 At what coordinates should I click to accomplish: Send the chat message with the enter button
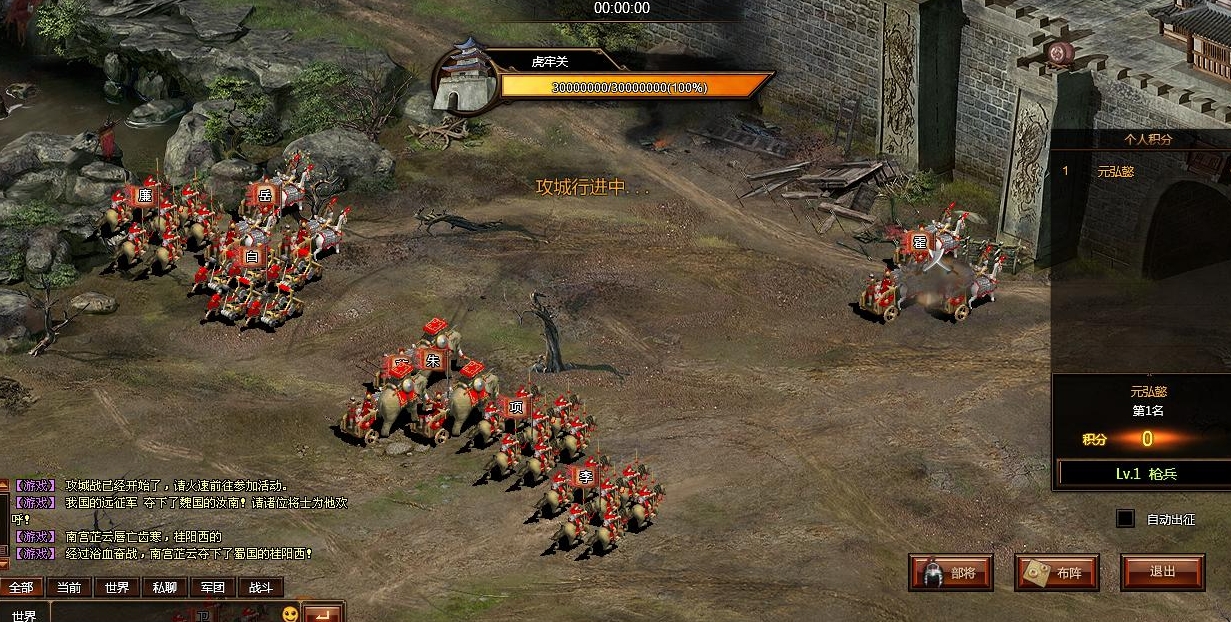coord(322,613)
